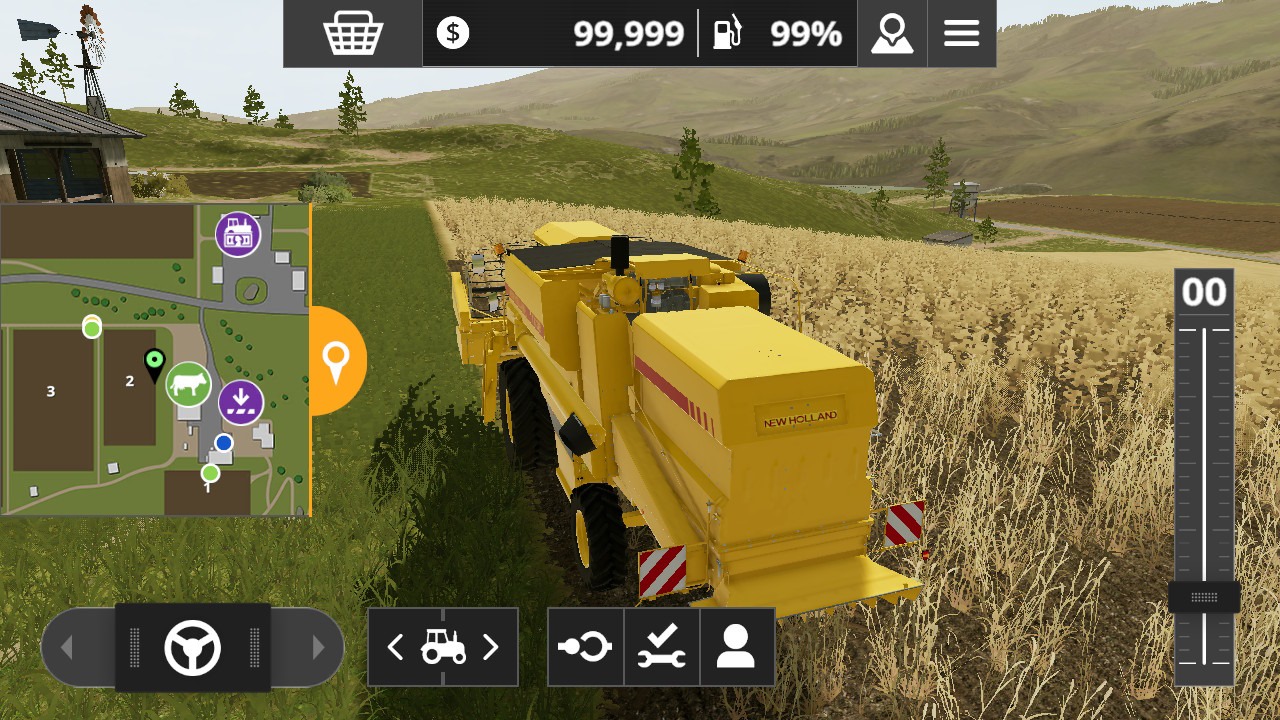This screenshot has width=1280, height=720.
Task: Select field 3 on the minimap
Action: click(51, 391)
